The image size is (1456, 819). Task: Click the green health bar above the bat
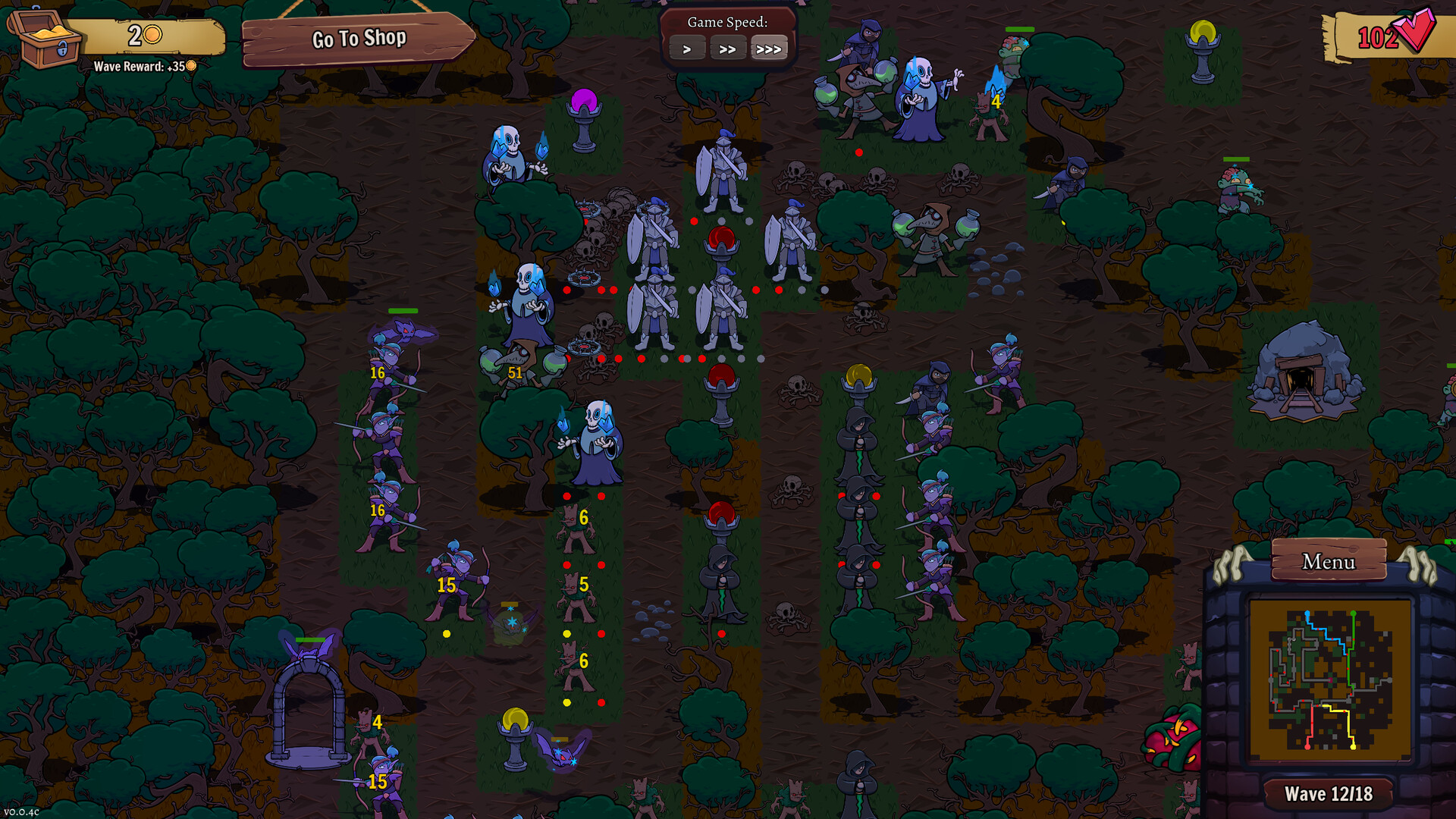click(402, 311)
